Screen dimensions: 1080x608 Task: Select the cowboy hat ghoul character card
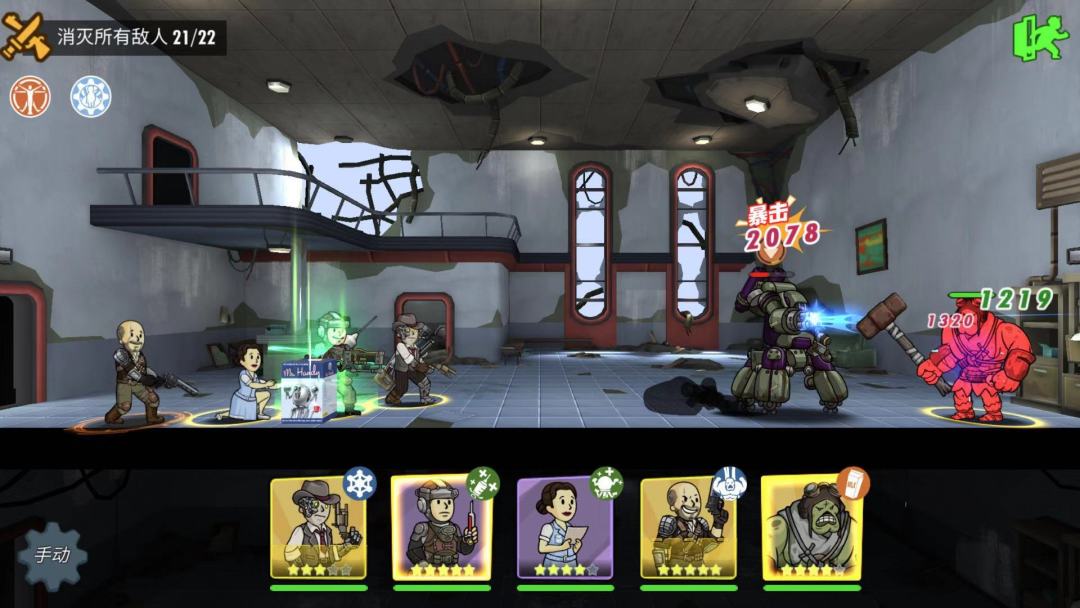click(318, 527)
